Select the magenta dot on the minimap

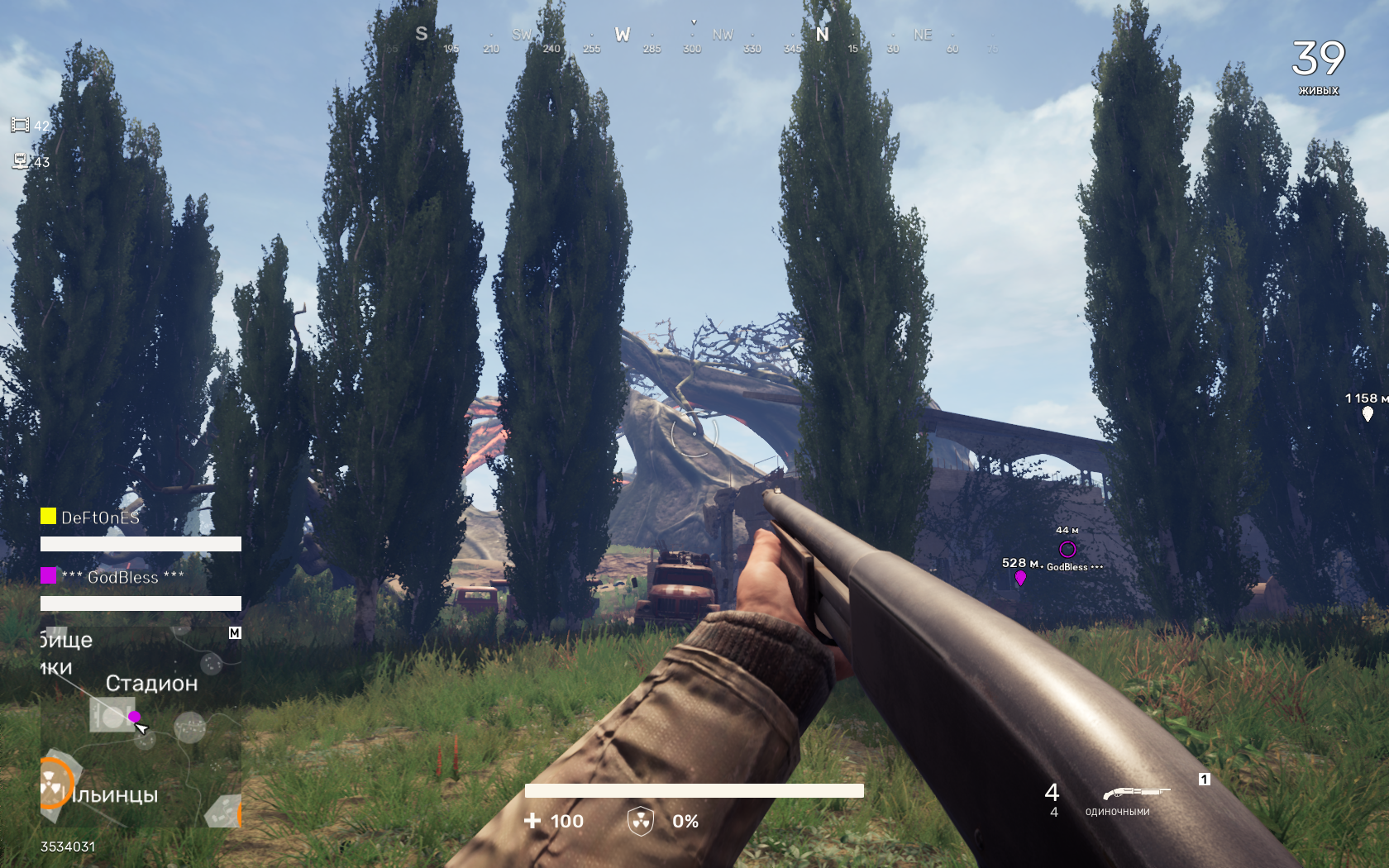[135, 717]
